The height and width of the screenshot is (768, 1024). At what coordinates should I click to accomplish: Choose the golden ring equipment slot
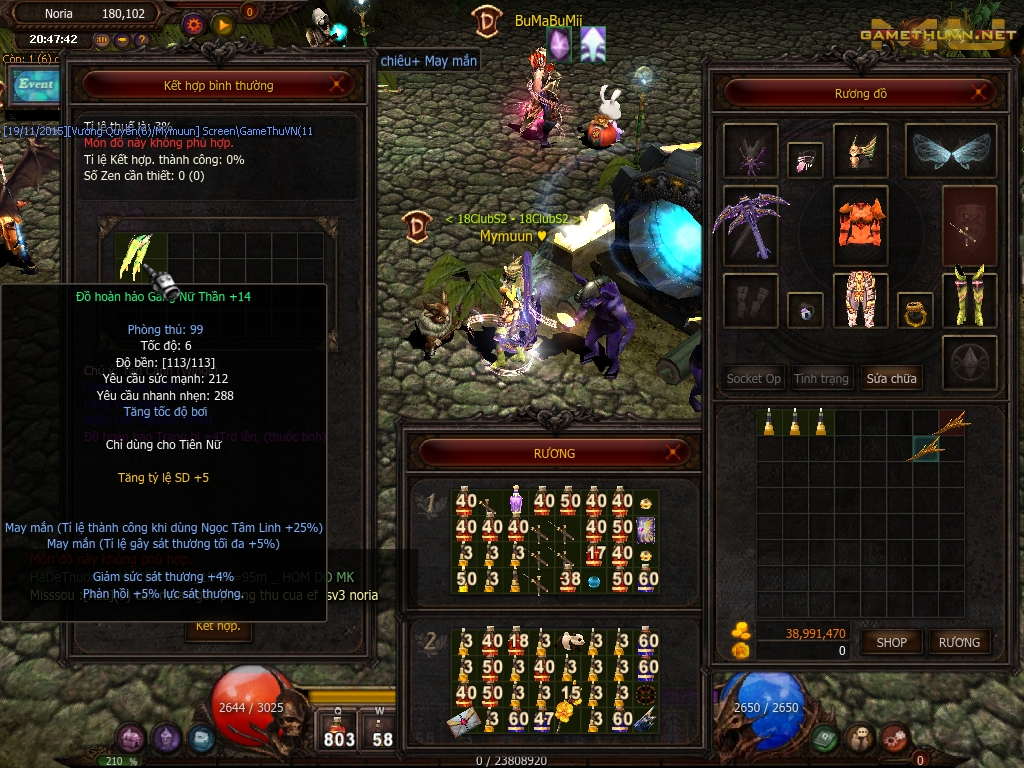(914, 311)
